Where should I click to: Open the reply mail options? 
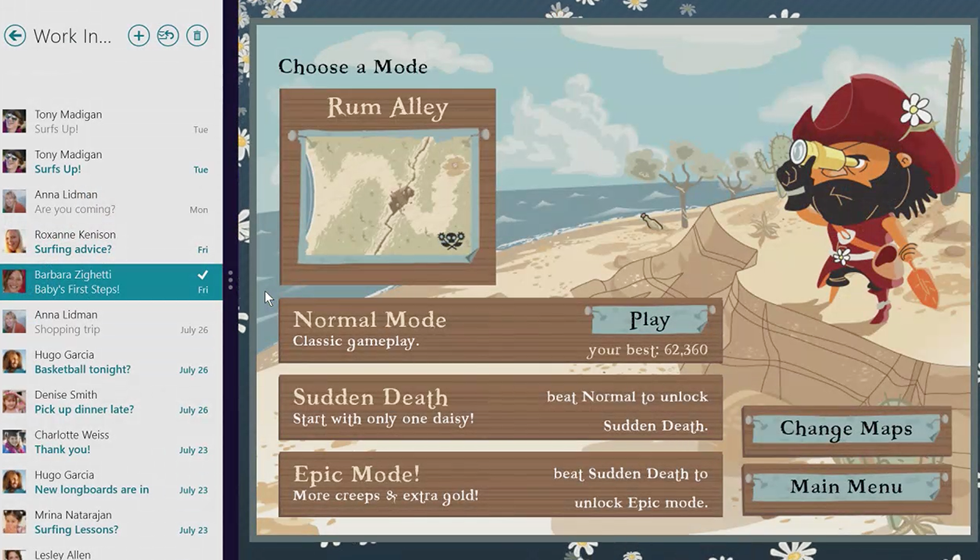(168, 36)
